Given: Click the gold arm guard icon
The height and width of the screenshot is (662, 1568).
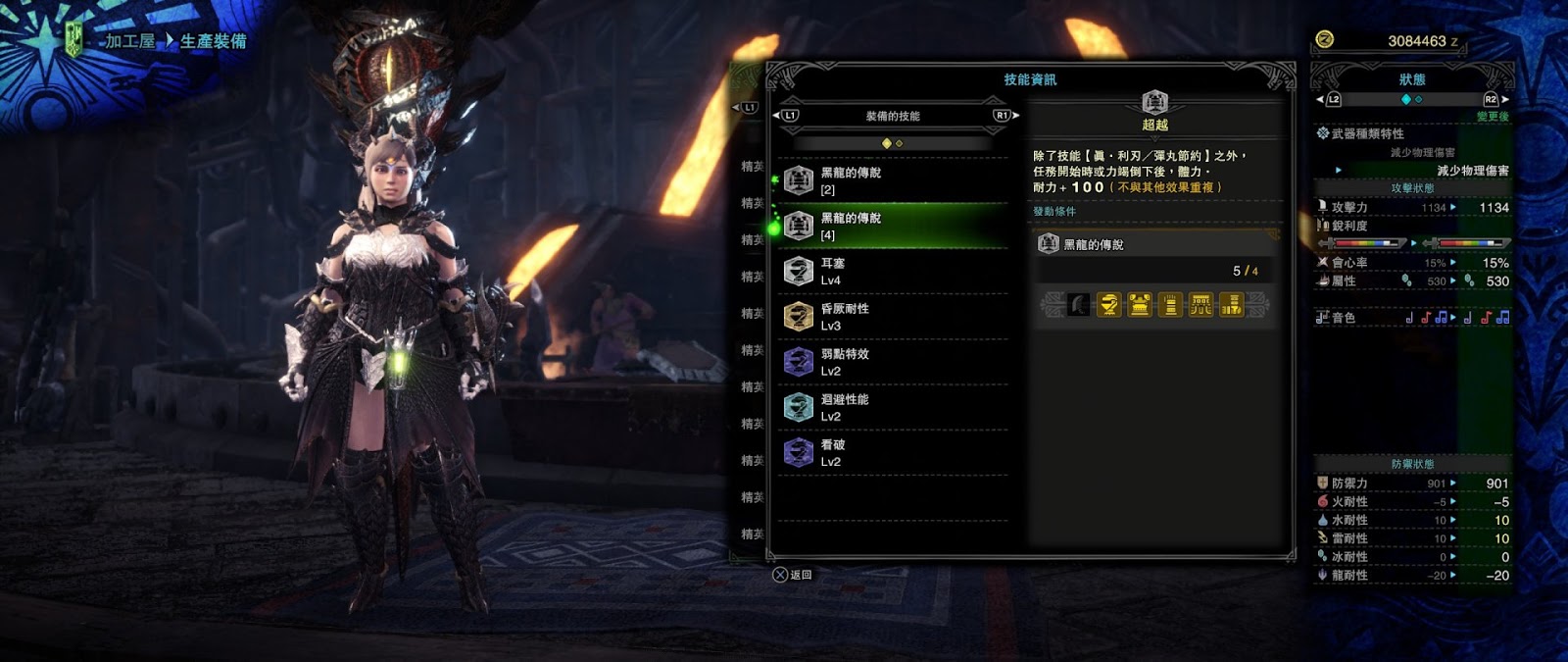Looking at the screenshot, I should 1170,305.
